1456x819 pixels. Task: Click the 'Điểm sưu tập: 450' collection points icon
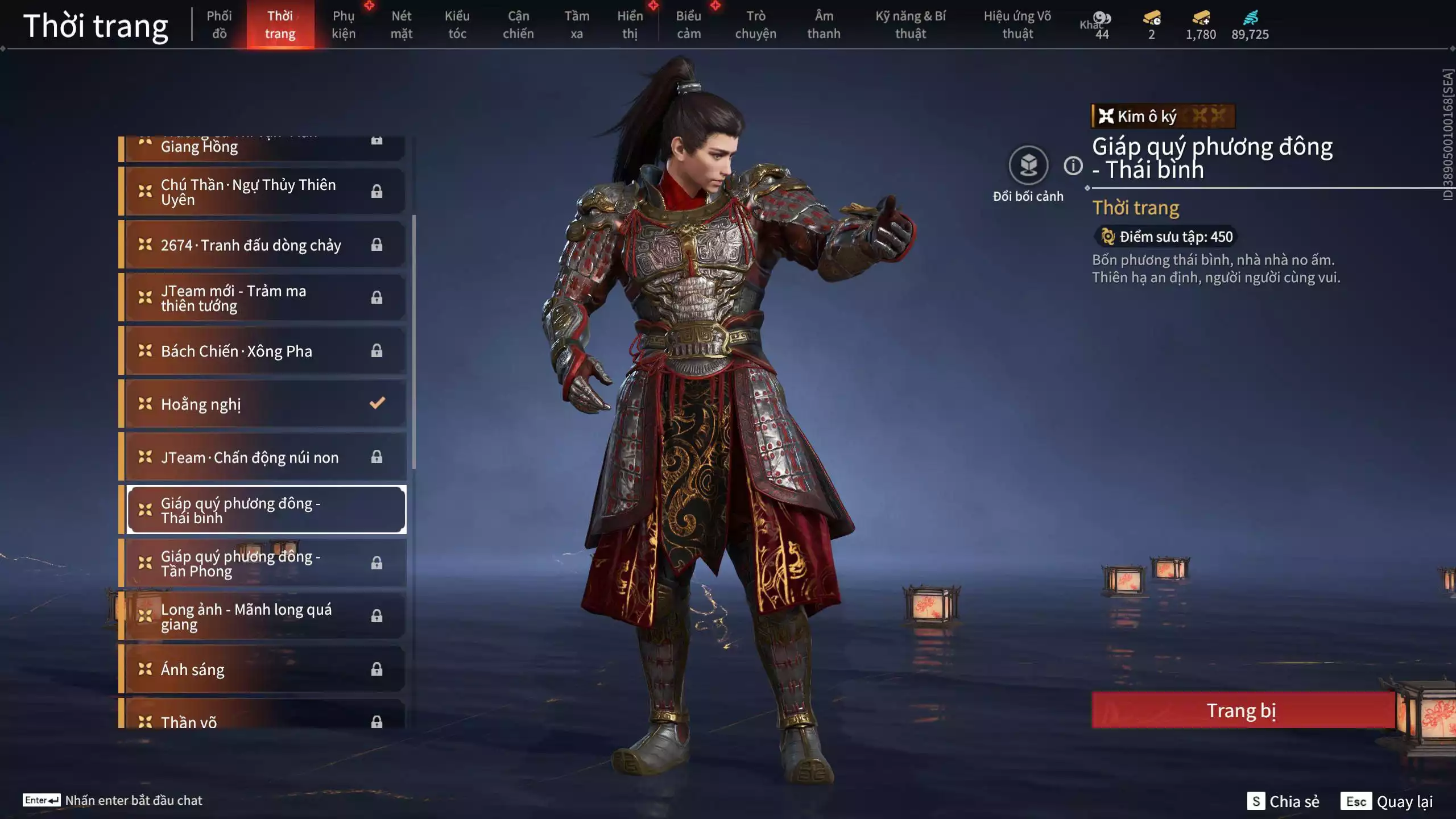coord(1106,237)
